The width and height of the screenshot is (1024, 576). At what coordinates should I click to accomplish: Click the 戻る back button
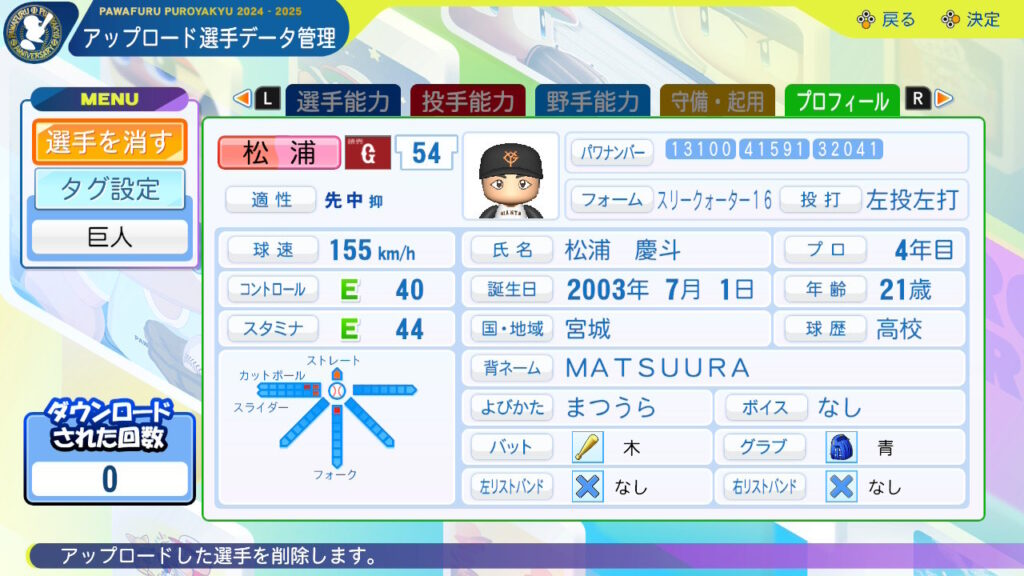[x=886, y=20]
